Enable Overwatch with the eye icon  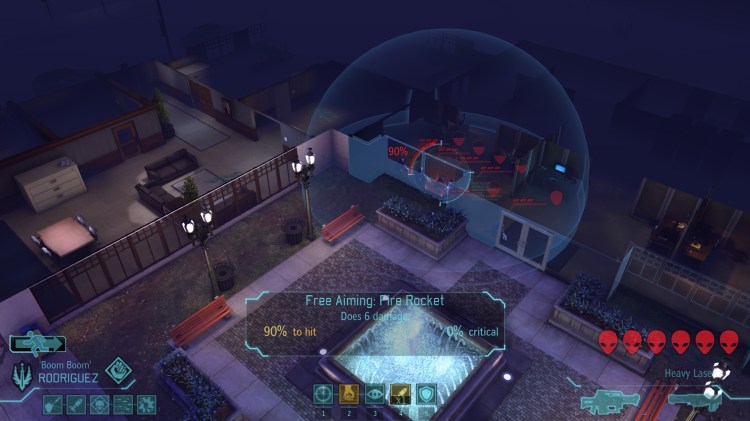[375, 393]
